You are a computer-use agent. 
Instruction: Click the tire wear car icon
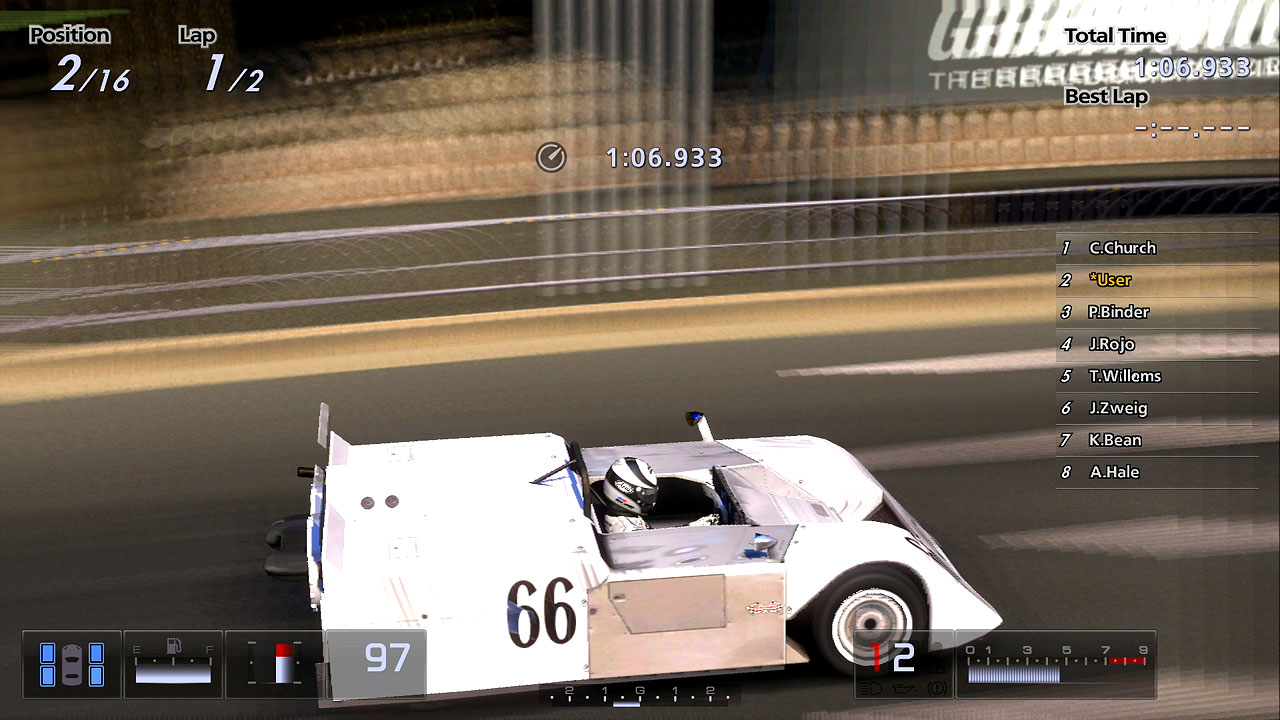[71, 664]
